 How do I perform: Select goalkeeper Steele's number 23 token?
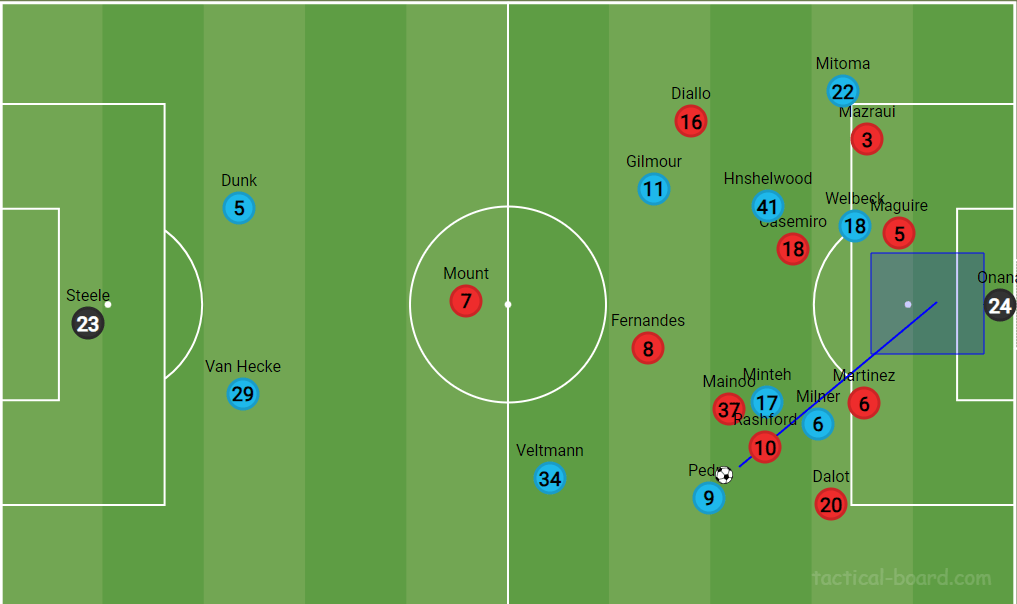[x=88, y=323]
